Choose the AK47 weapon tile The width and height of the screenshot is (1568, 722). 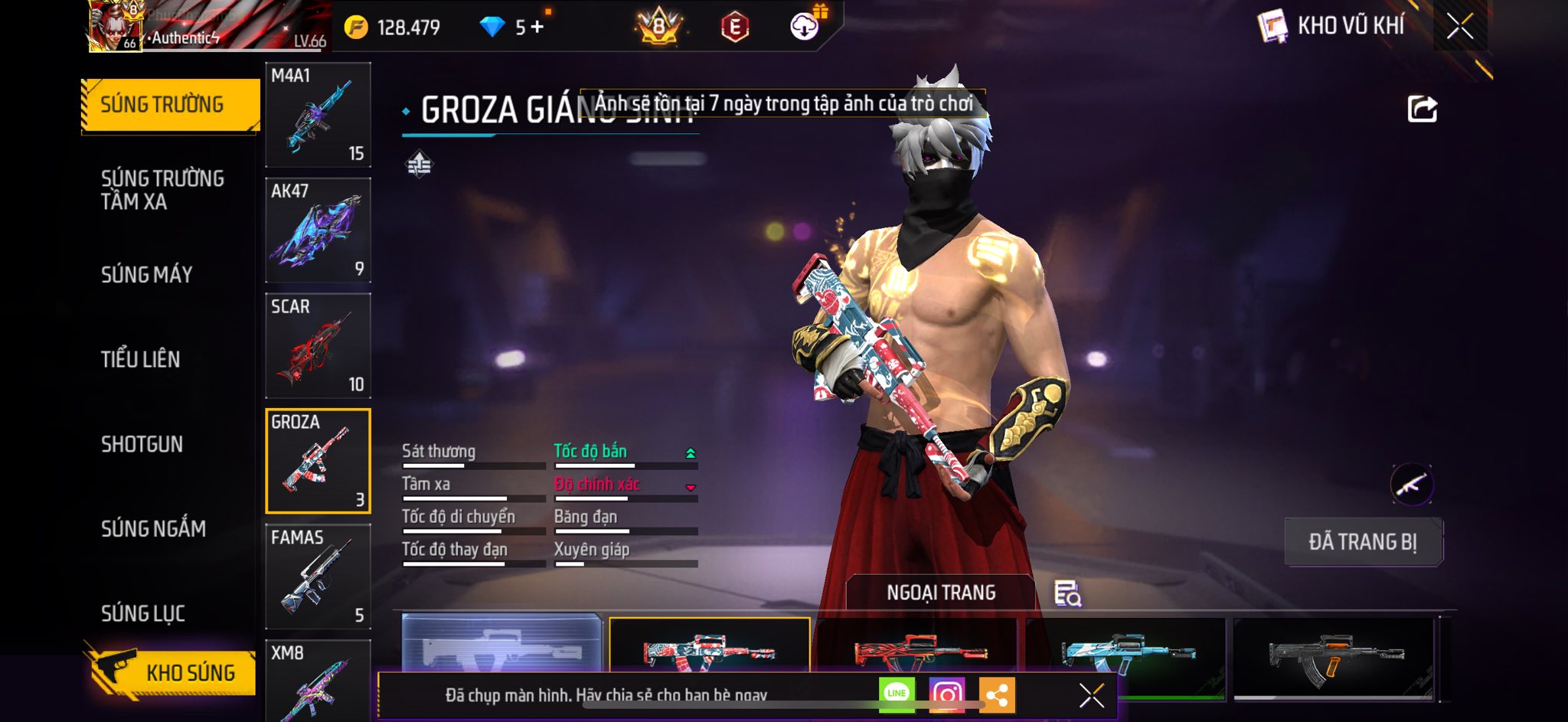tap(318, 230)
